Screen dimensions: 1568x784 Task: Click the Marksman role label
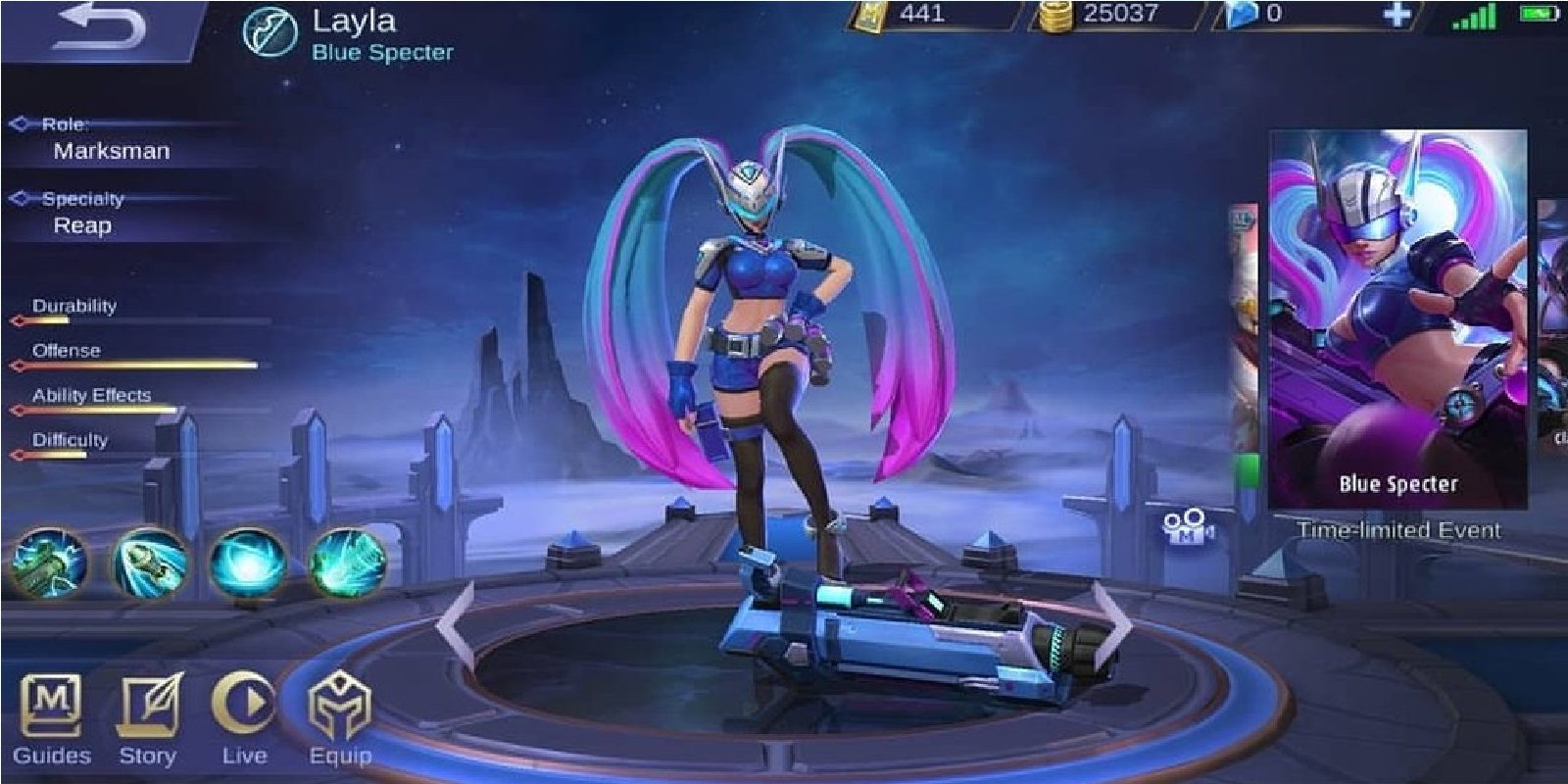click(111, 152)
